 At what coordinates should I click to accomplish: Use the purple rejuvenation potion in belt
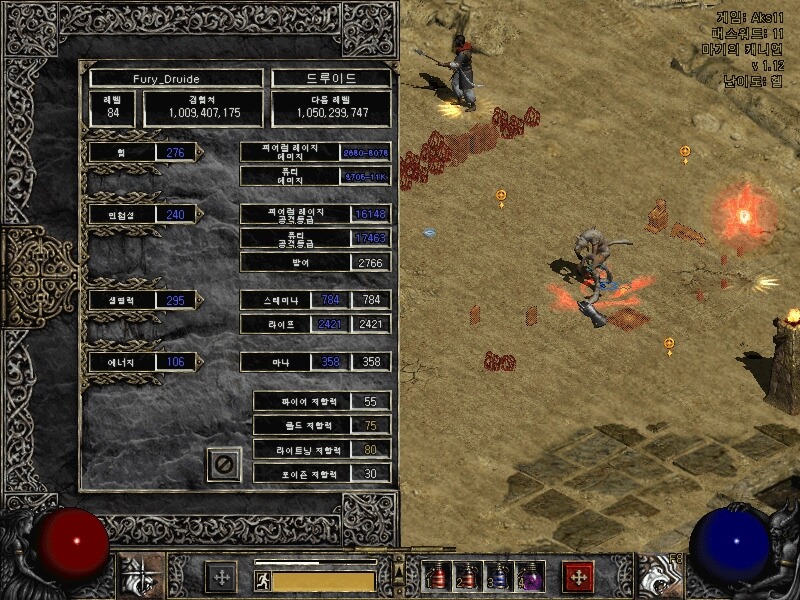(528, 577)
